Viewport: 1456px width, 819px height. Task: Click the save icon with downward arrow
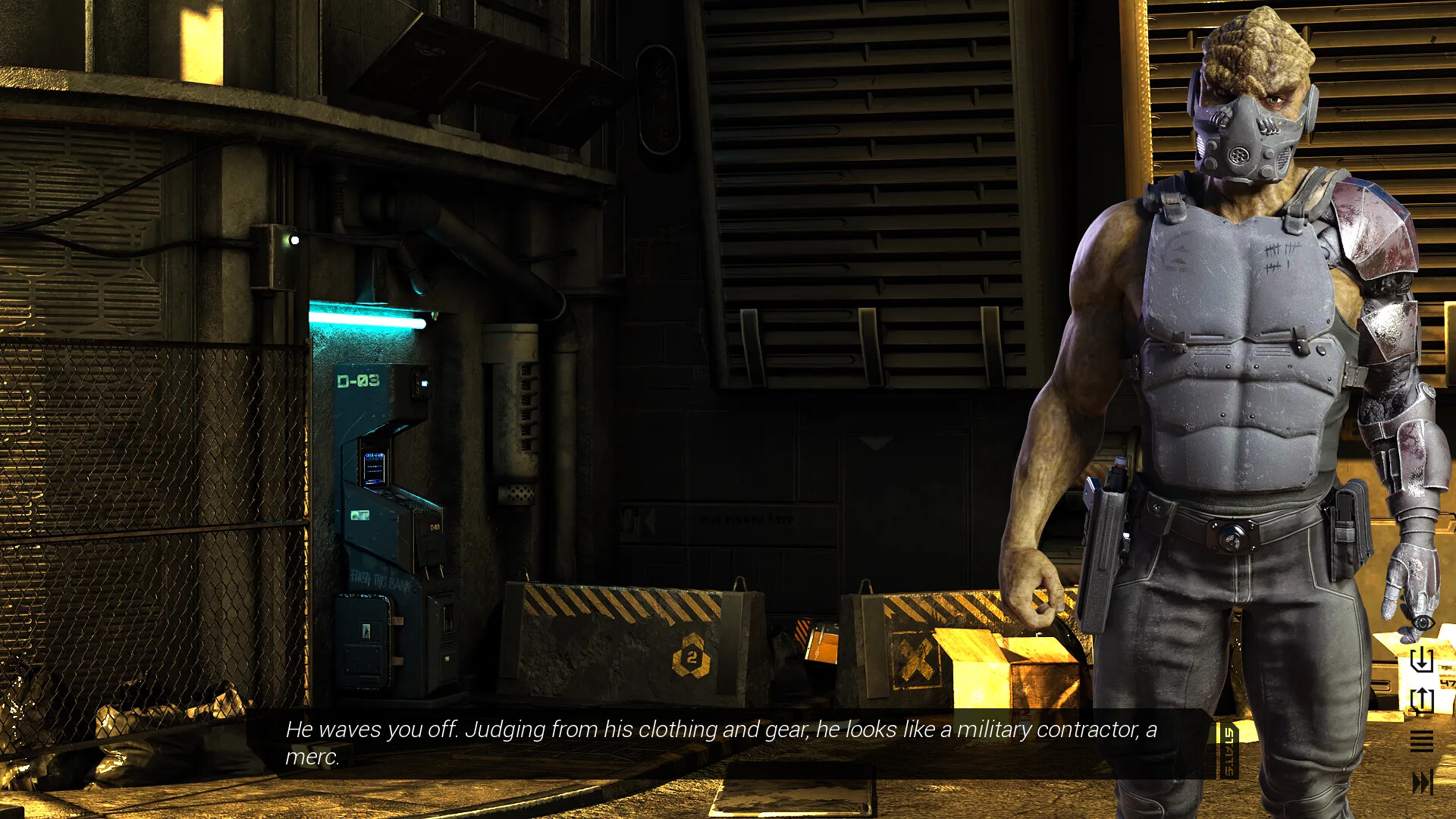click(x=1422, y=659)
